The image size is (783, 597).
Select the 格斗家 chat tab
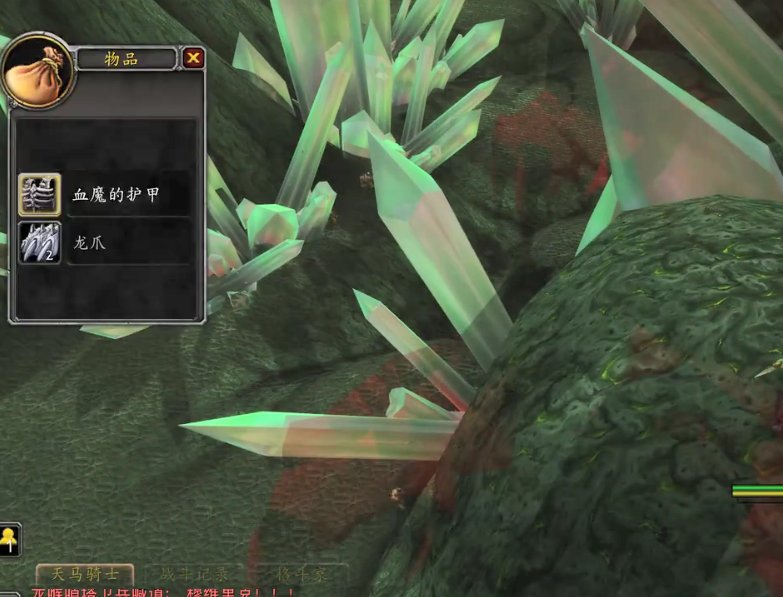(299, 576)
